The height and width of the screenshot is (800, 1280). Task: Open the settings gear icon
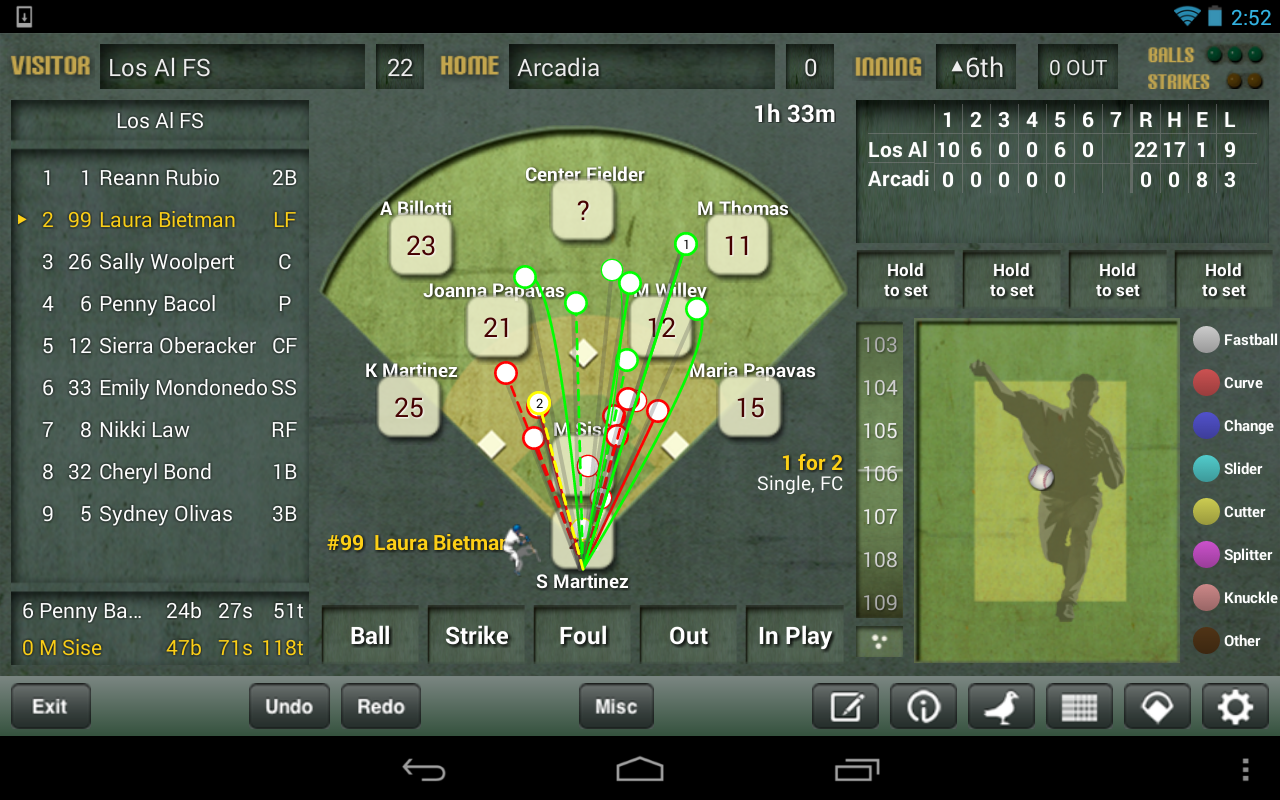point(1234,706)
